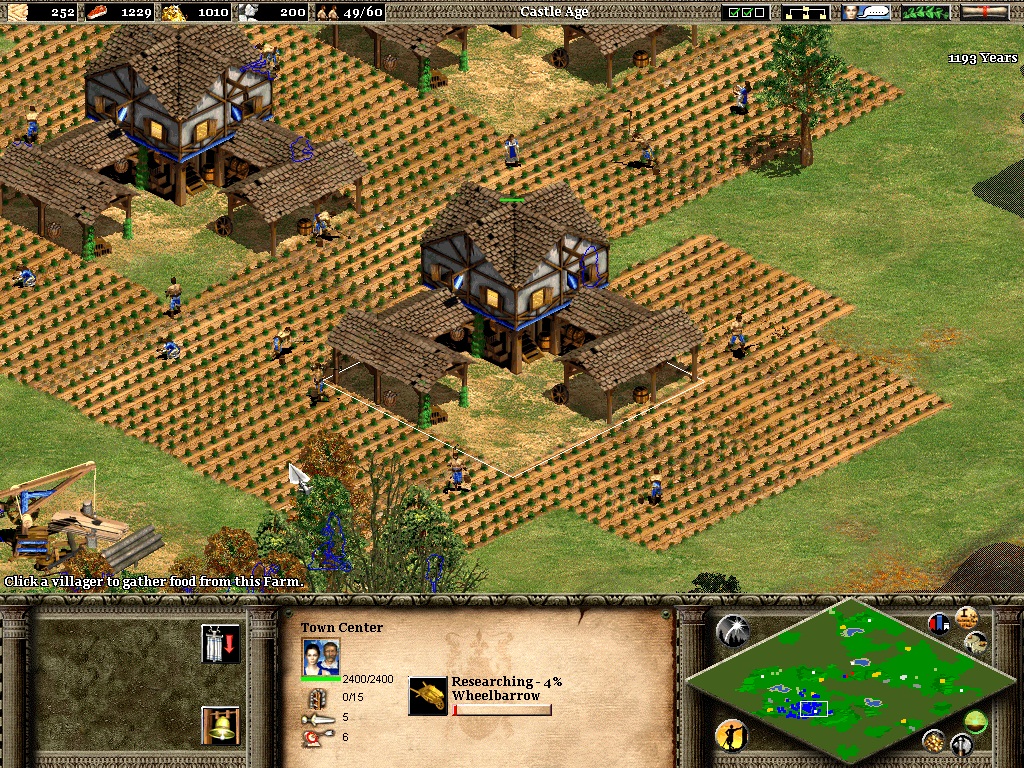Open the technology tree
This screenshot has width=1024, height=768.
click(807, 12)
